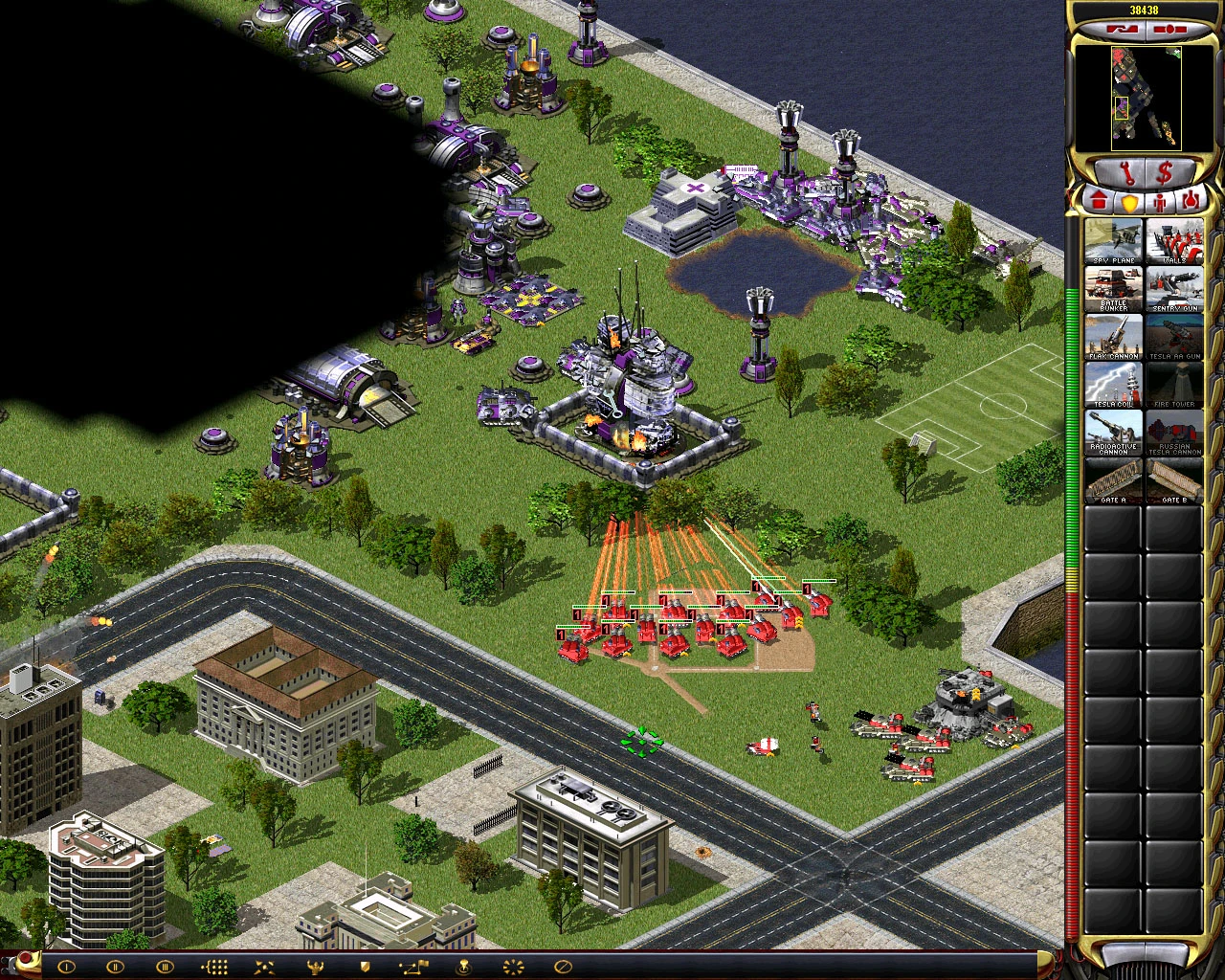The image size is (1225, 980).
Task: Toggle repair mode with the wrench
Action: click(1127, 173)
